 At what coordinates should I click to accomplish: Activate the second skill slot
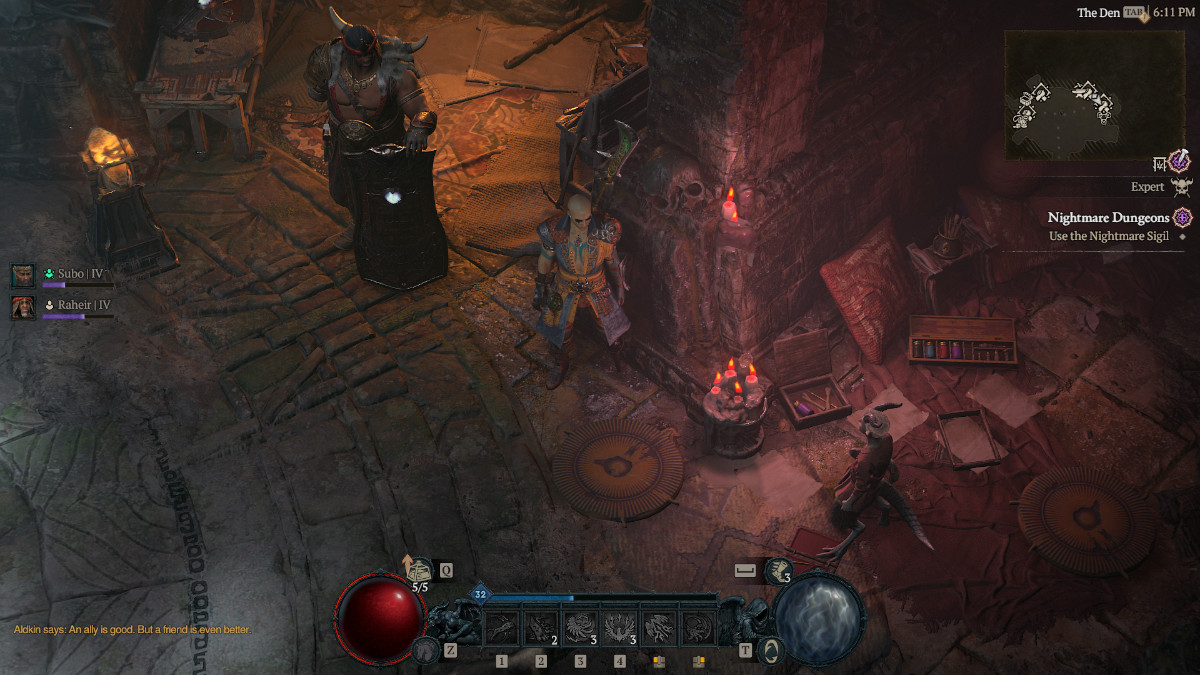(541, 627)
